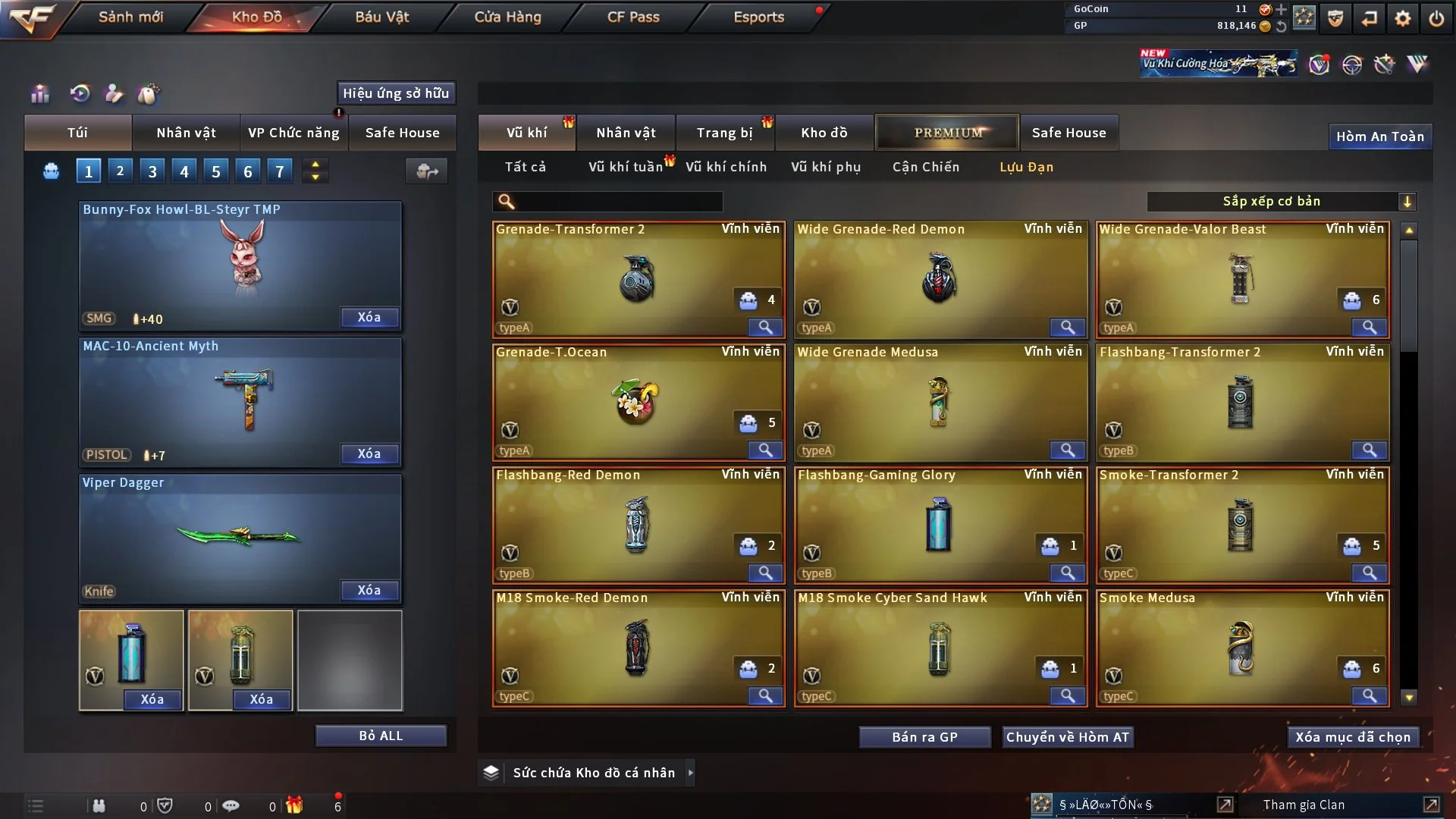Click Chuyển về Hòm AT button
Image resolution: width=1456 pixels, height=819 pixels.
click(x=1068, y=737)
